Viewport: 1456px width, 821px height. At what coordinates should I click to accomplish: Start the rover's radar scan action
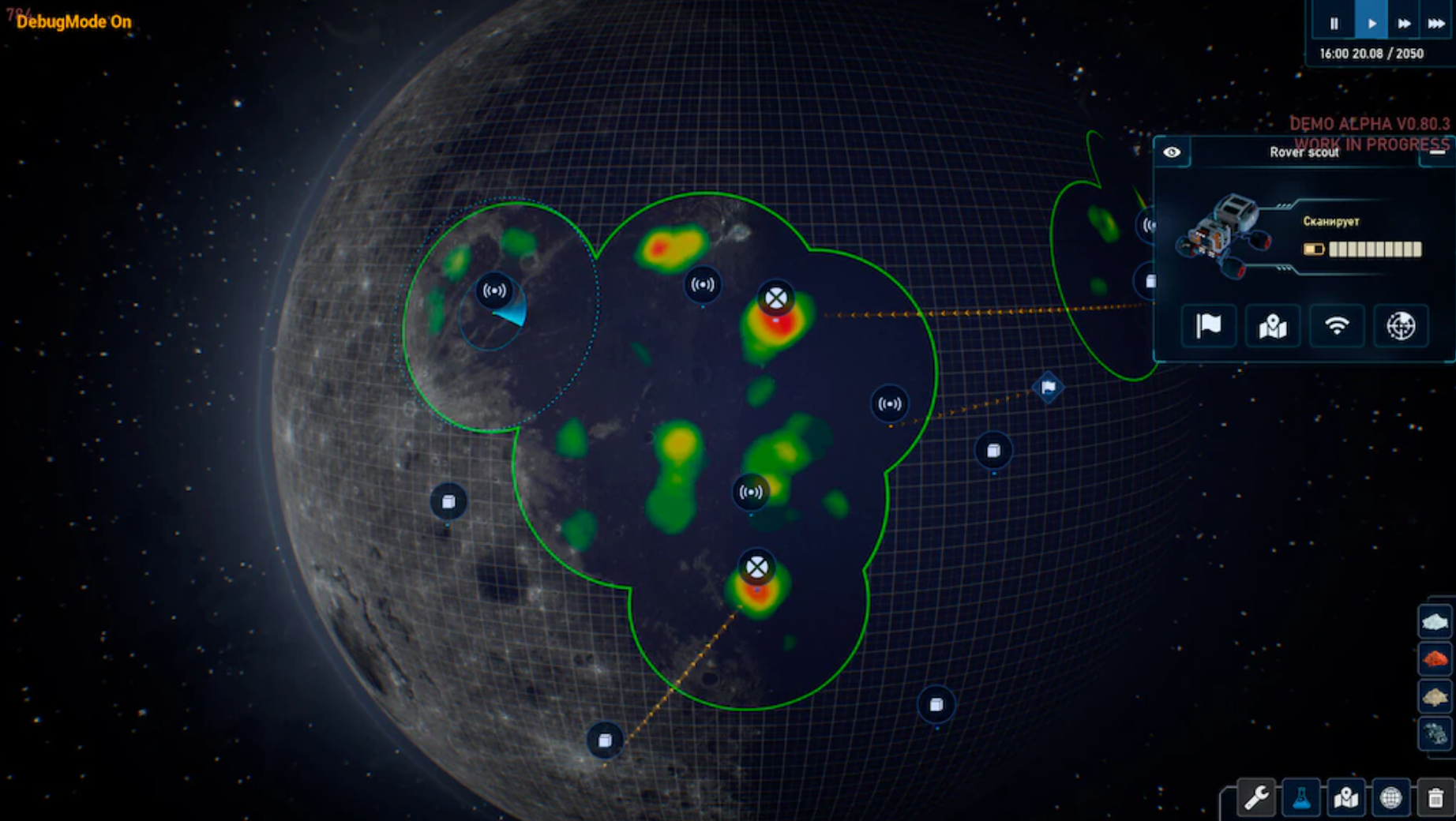1401,325
